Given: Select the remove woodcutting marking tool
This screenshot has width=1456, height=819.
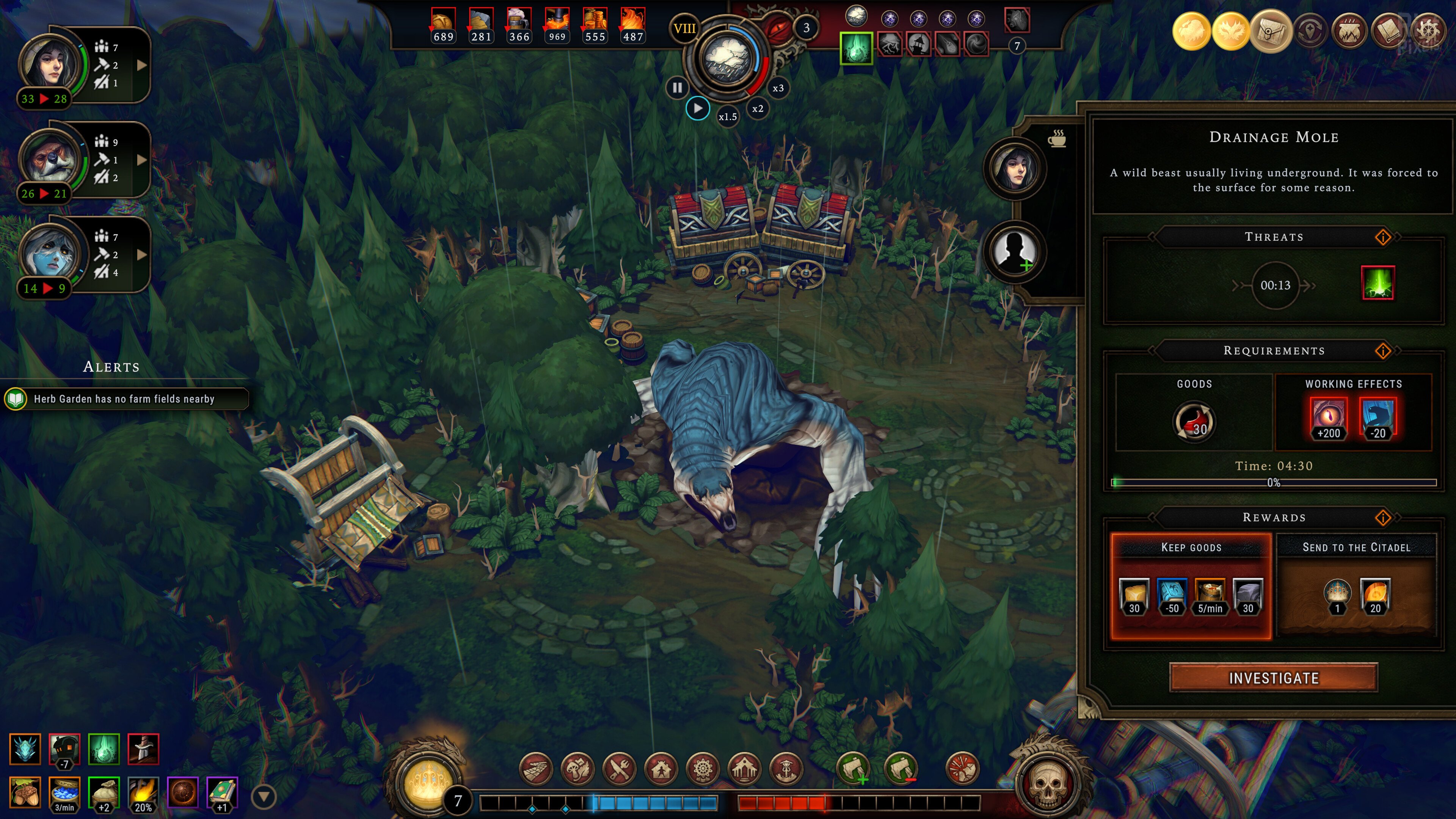Looking at the screenshot, I should click(x=901, y=769).
